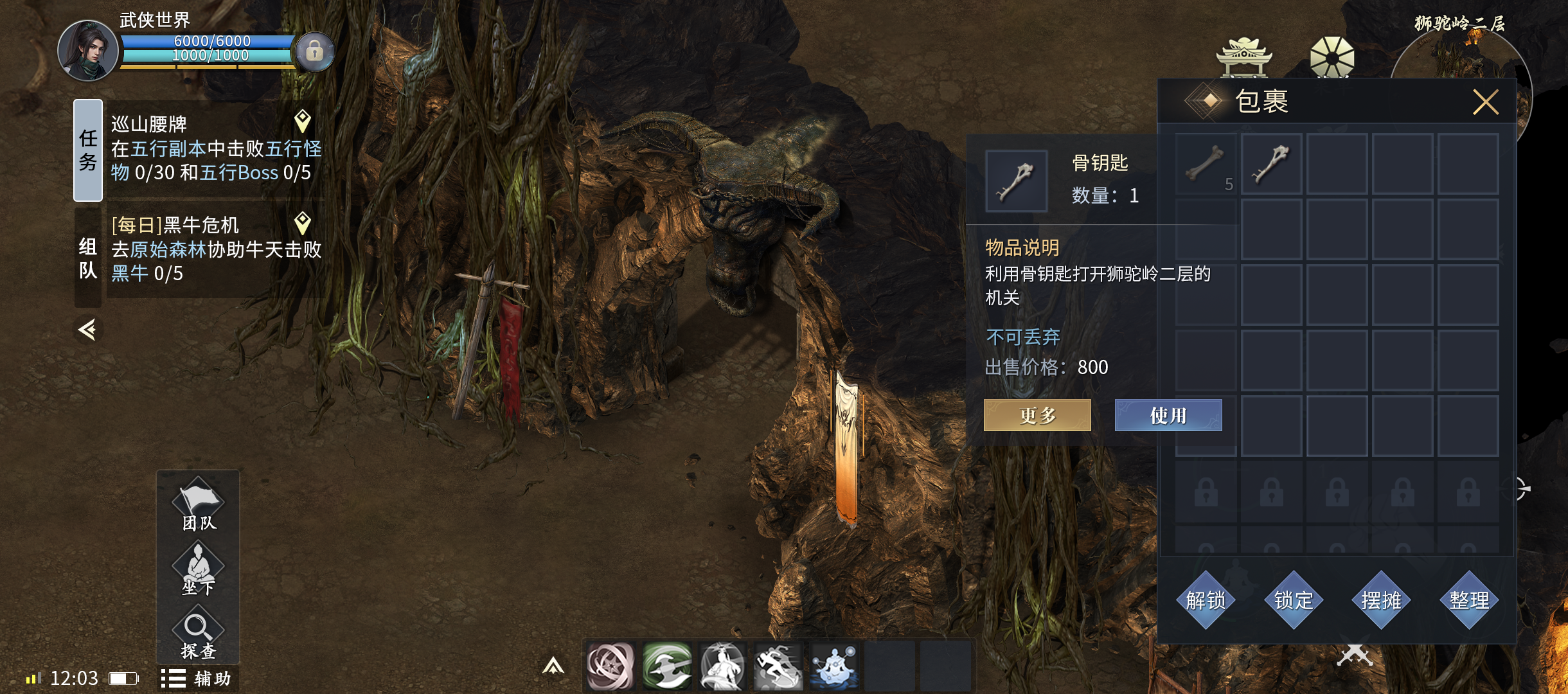Image resolution: width=1568 pixels, height=694 pixels.
Task: Select the bone stack of five slot
Action: (1206, 164)
